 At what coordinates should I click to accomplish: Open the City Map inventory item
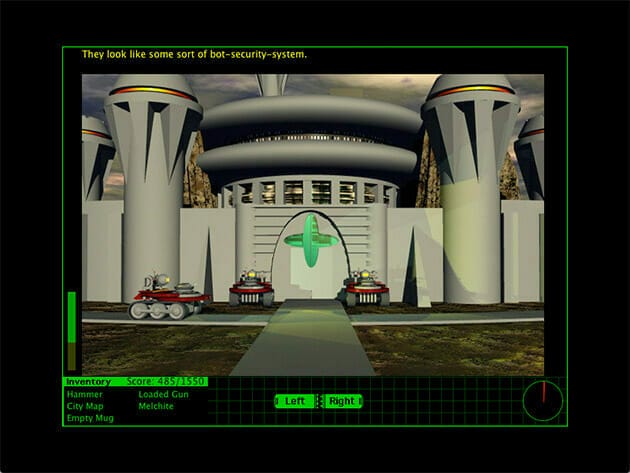[87, 406]
